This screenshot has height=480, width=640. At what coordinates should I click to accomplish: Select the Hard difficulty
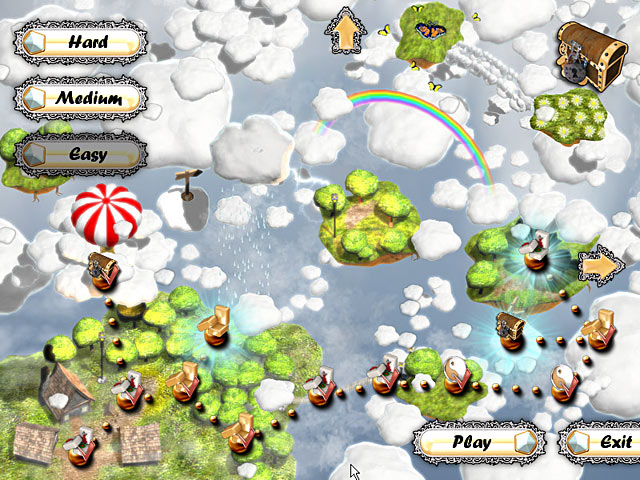[x=80, y=42]
